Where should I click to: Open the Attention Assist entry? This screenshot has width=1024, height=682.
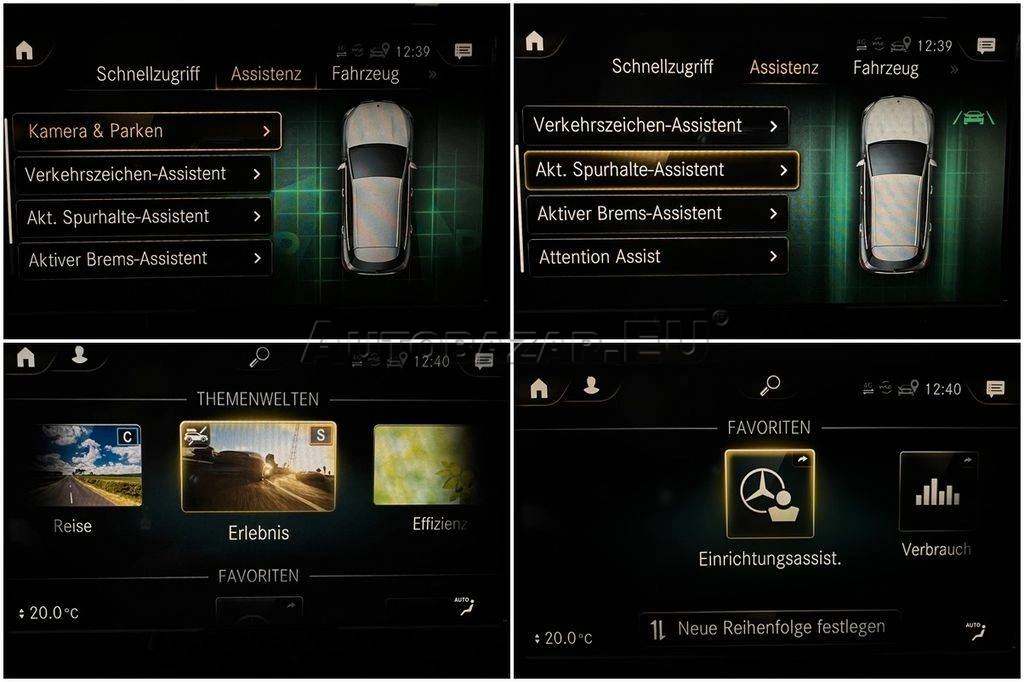[656, 257]
